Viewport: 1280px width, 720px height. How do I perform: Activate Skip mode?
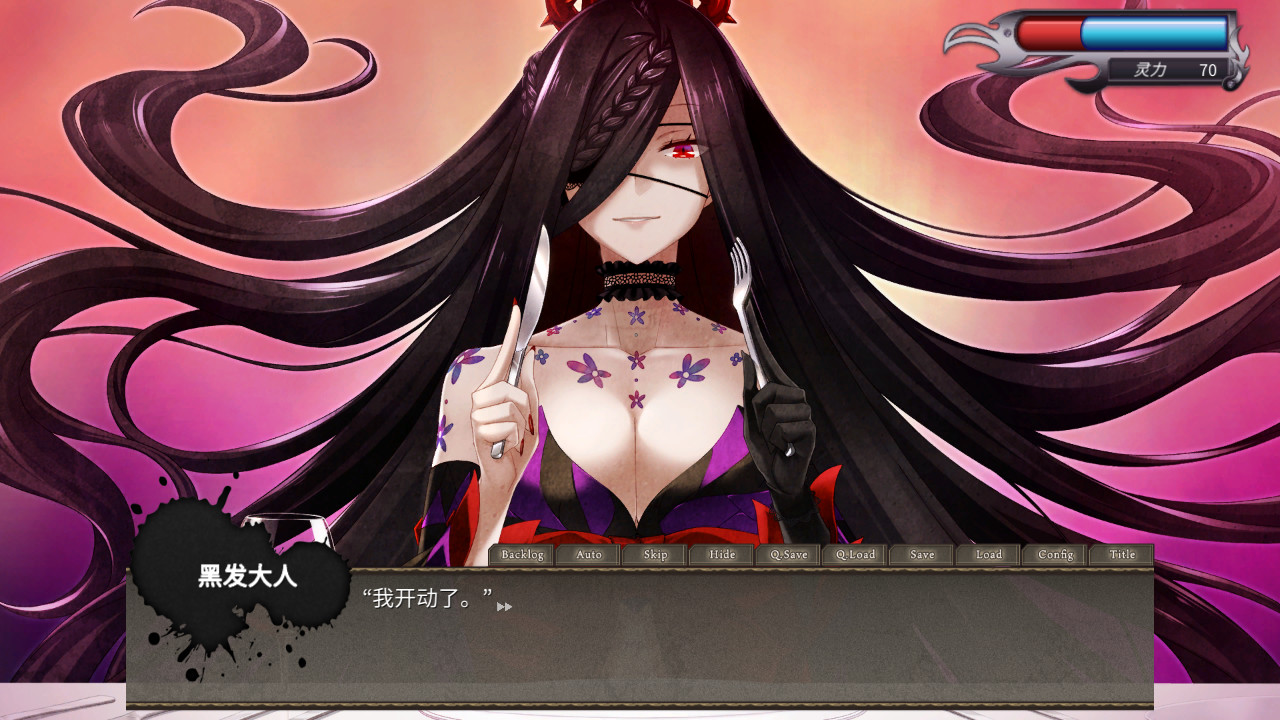[654, 554]
